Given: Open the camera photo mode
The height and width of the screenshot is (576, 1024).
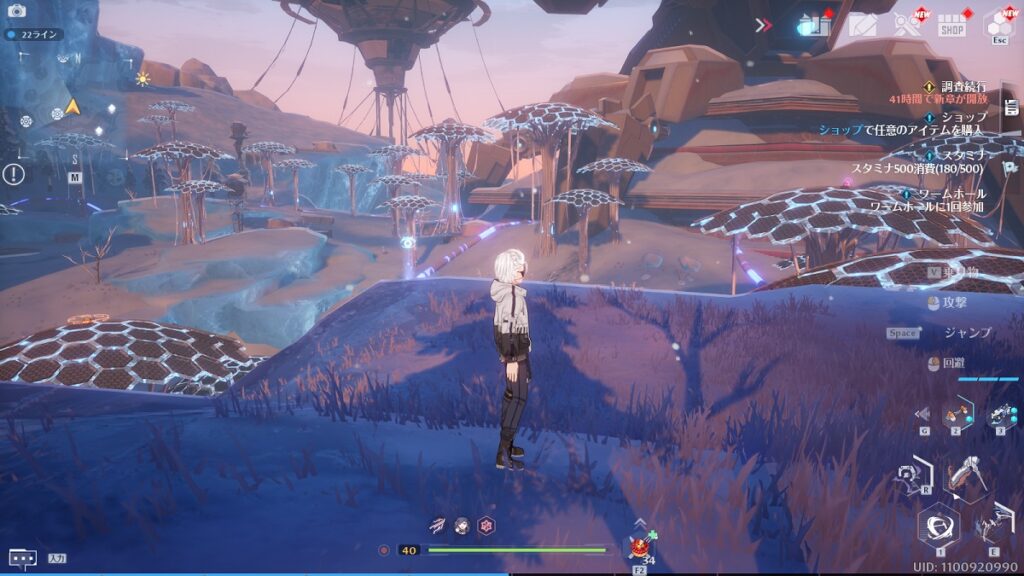Looking at the screenshot, I should click(16, 11).
